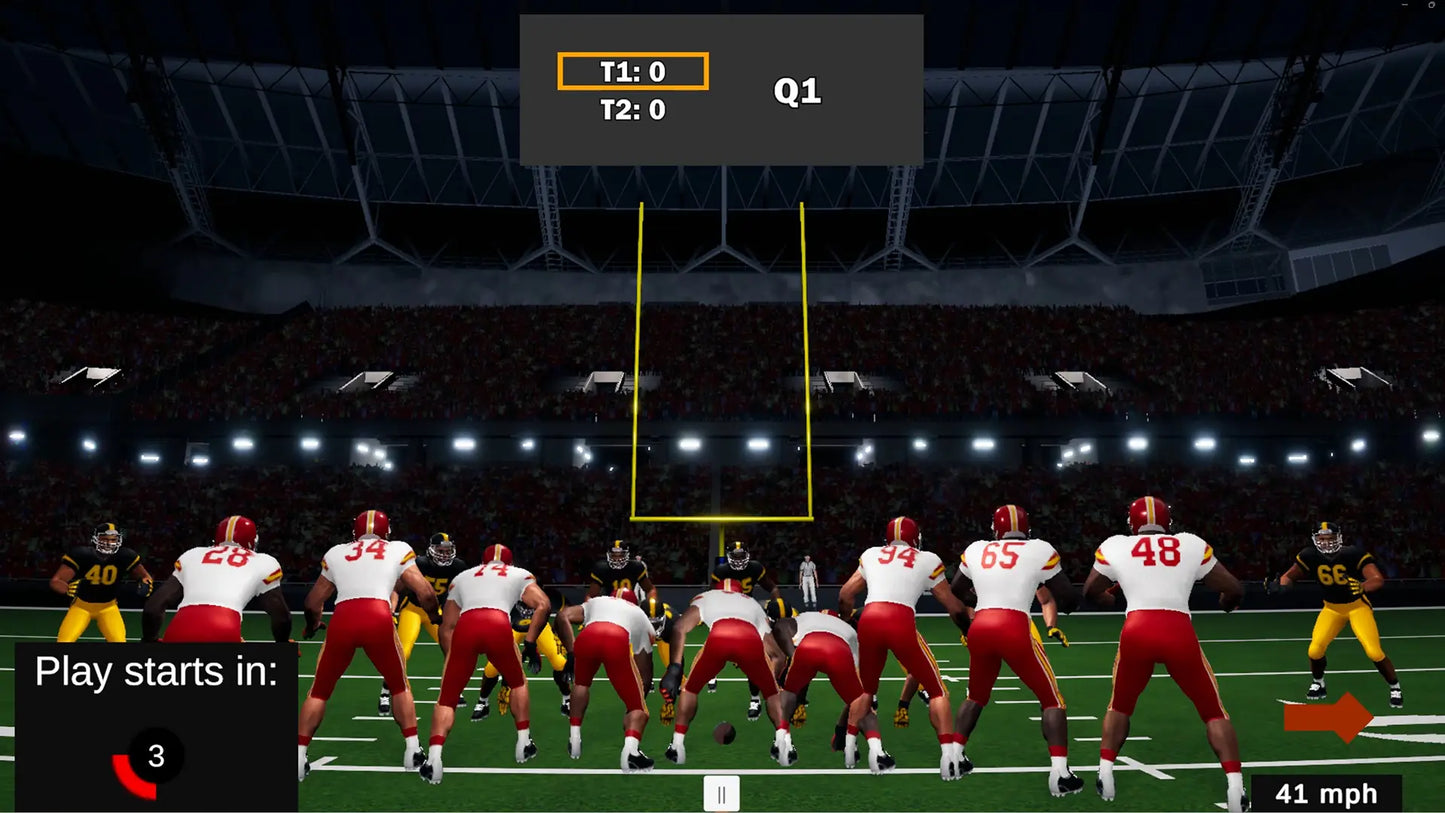Screen dimensions: 1445x813
Task: Select the Q1 label on the scoreboard
Action: coord(797,90)
